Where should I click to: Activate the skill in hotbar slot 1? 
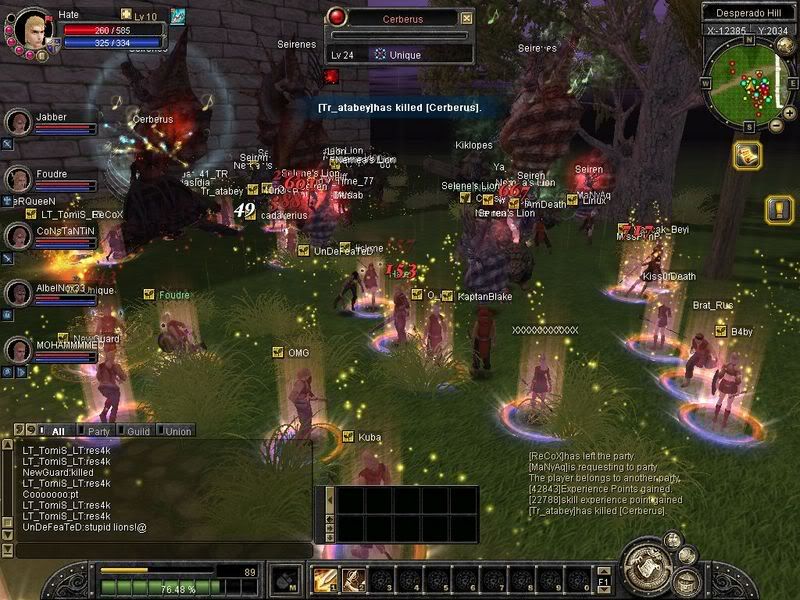click(x=325, y=579)
